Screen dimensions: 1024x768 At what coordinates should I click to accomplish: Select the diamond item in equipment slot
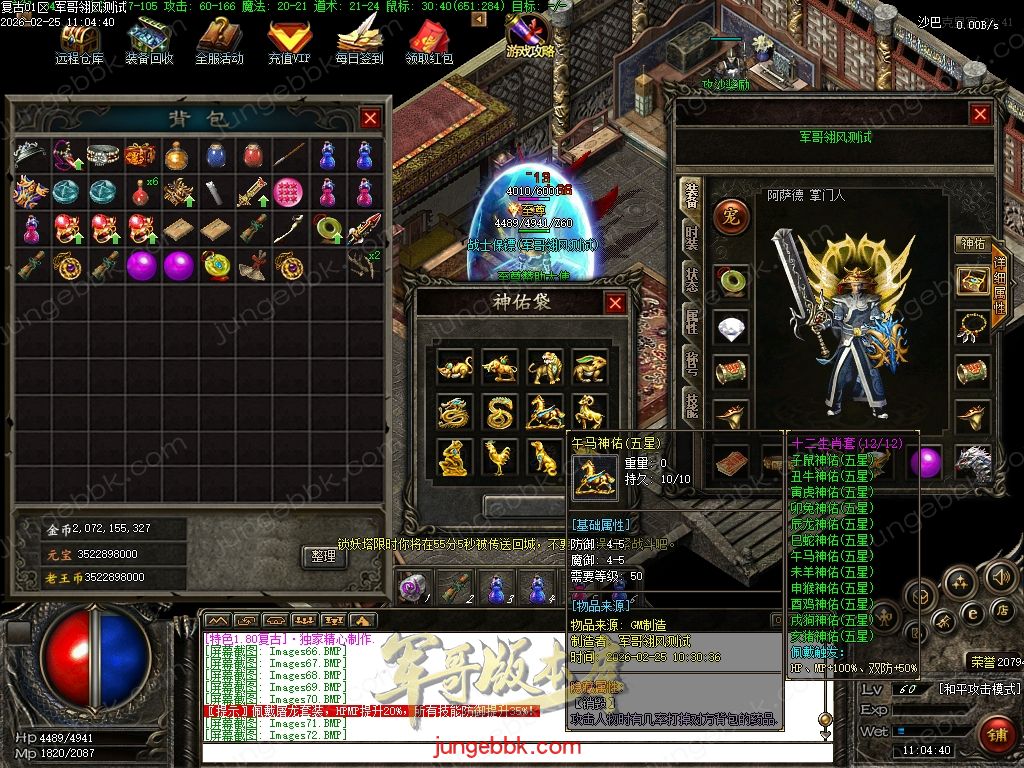point(731,326)
